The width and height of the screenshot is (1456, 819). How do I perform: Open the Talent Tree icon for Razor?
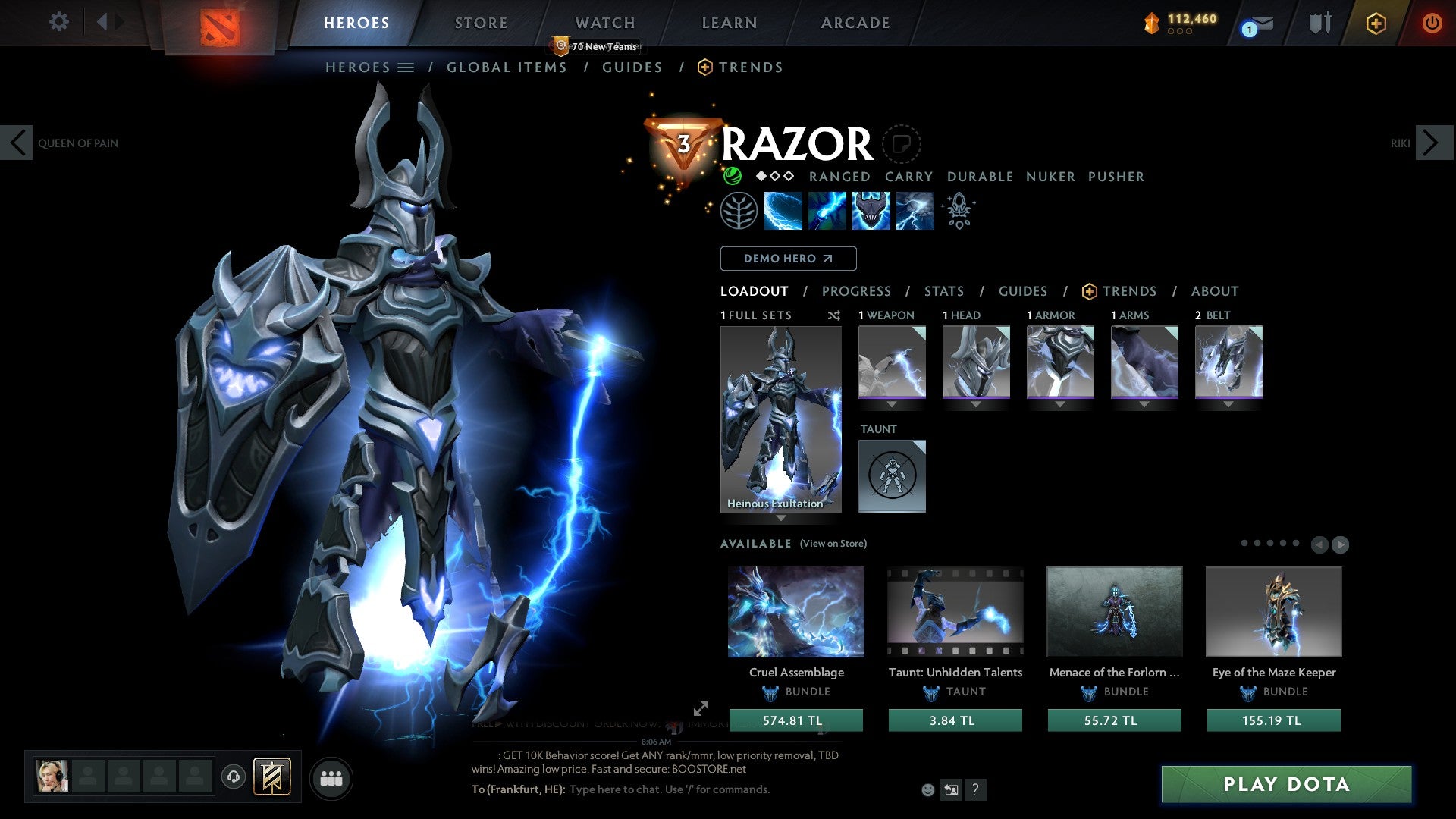click(x=739, y=210)
